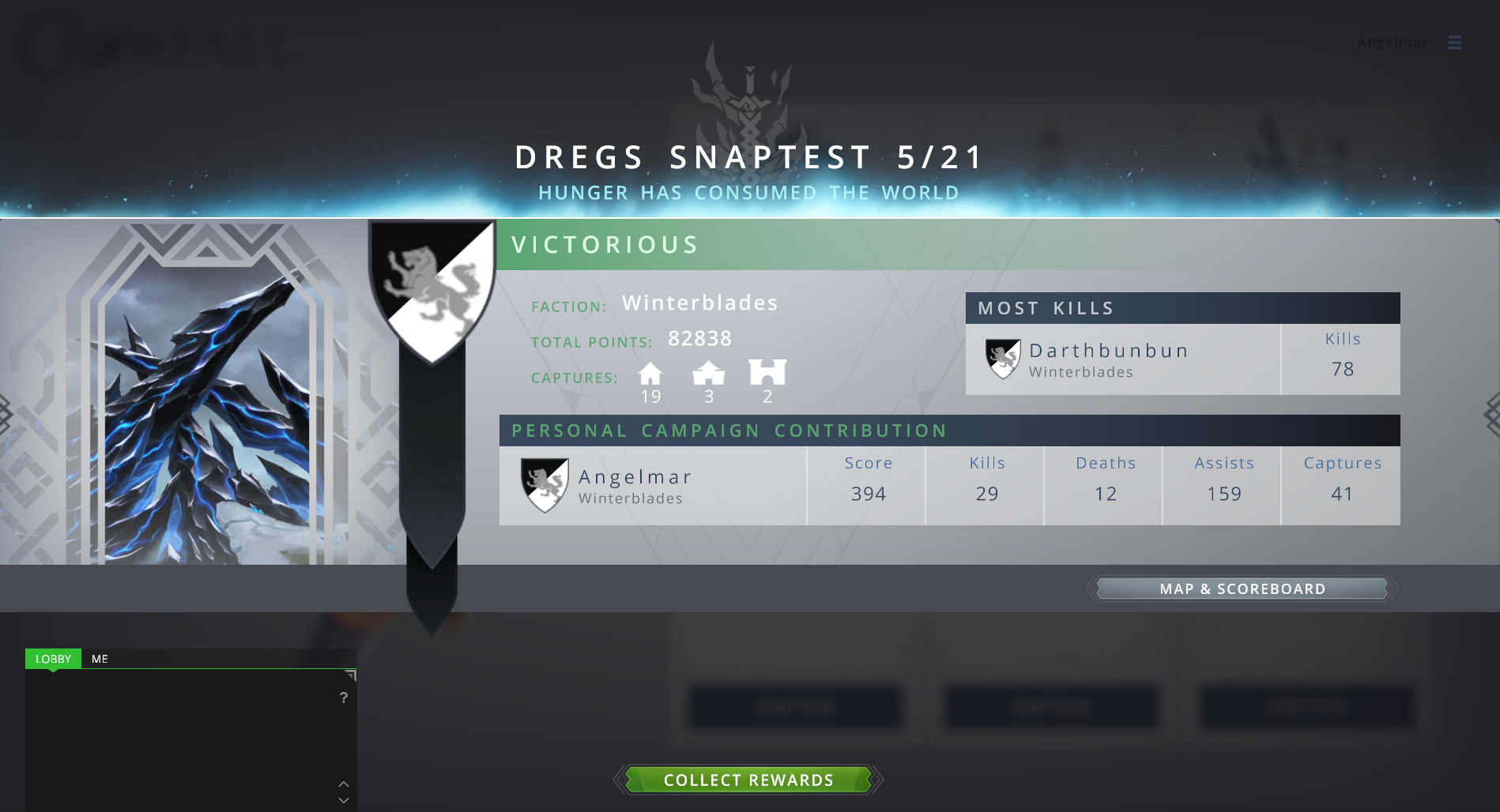Switch to the Lobby chat tab
The height and width of the screenshot is (812, 1500).
(53, 659)
